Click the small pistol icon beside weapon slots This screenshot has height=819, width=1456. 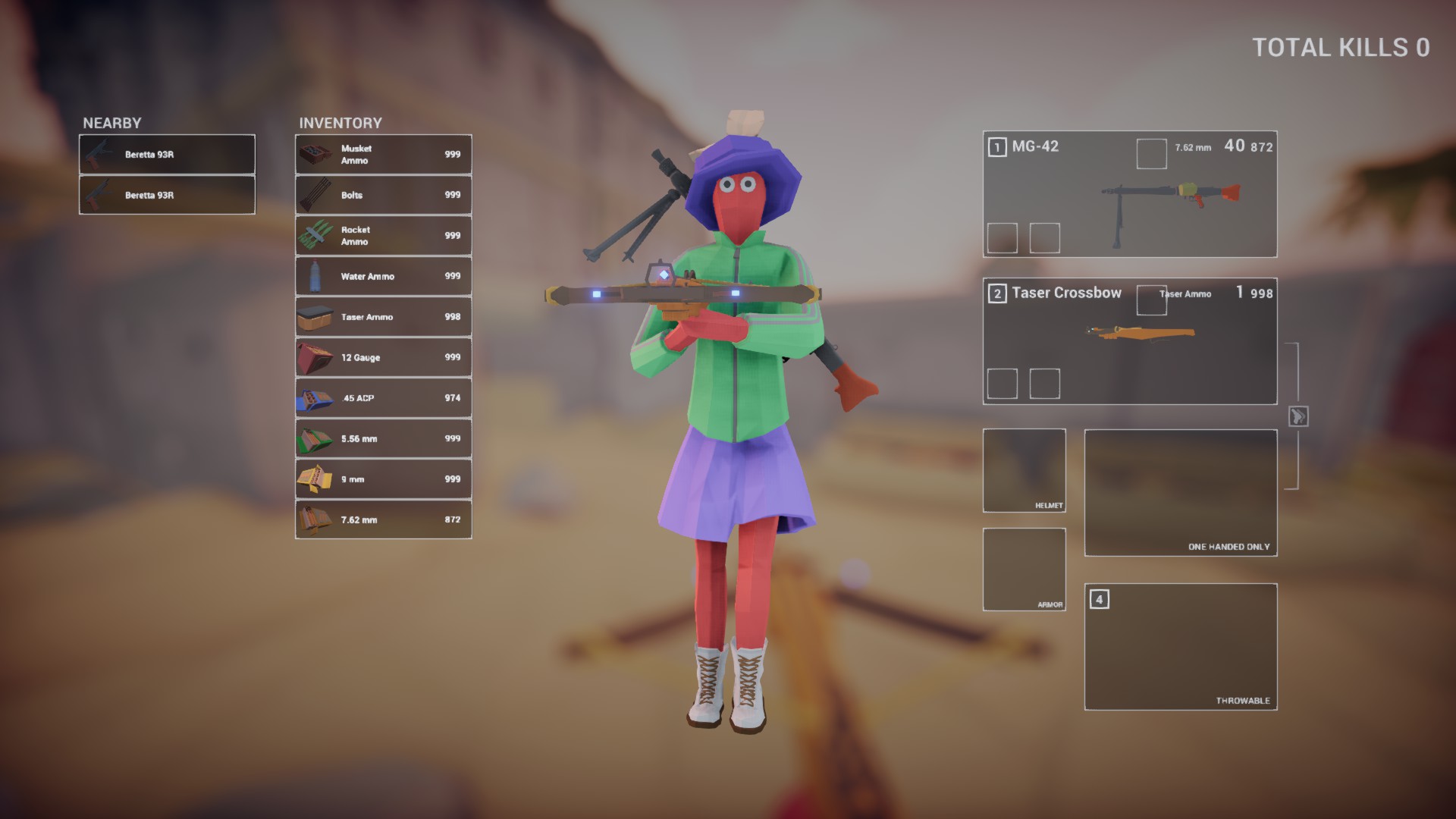click(1298, 416)
